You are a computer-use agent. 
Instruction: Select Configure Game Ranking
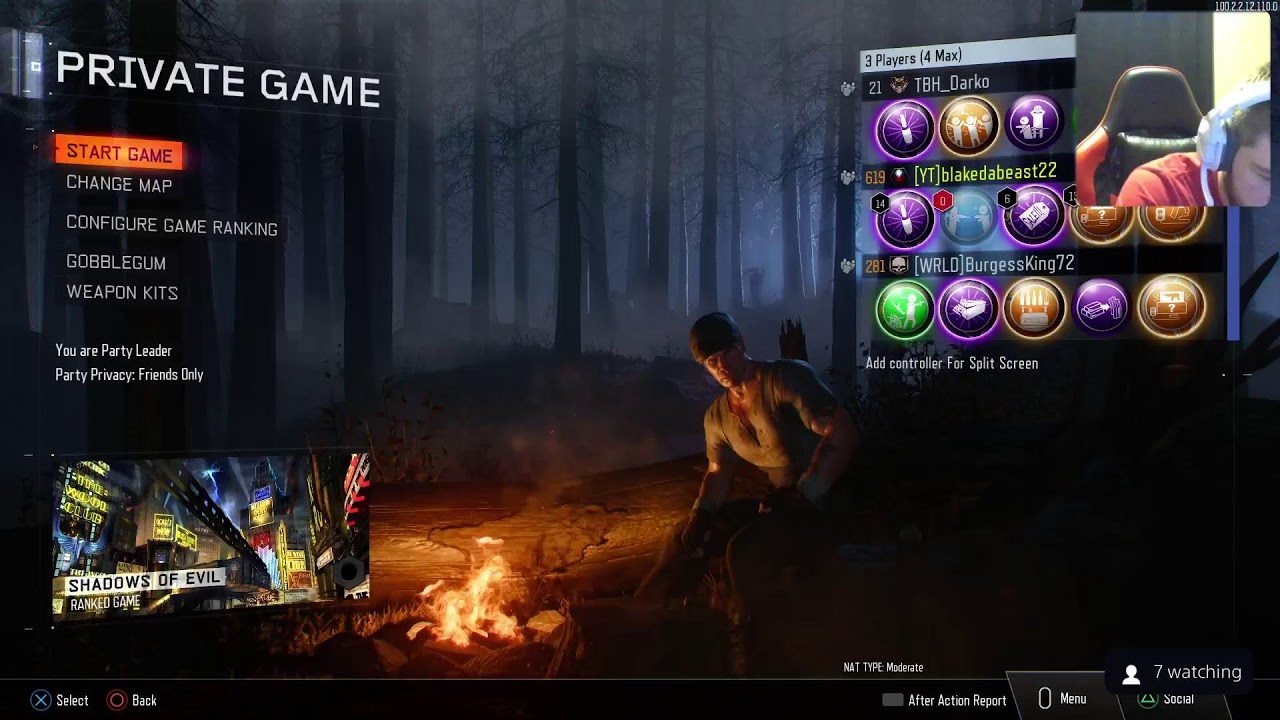171,226
